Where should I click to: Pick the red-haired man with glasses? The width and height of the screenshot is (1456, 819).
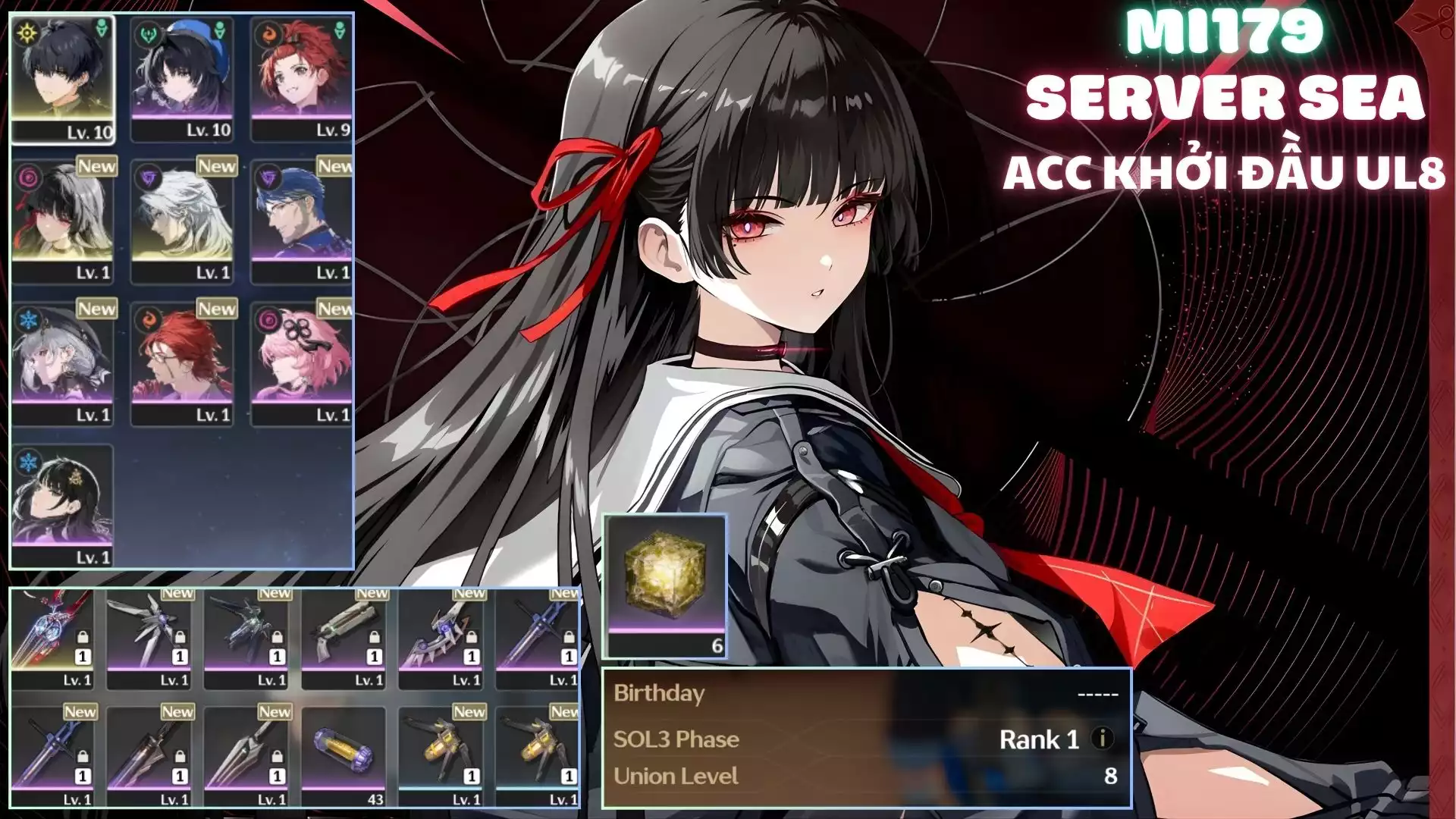[x=182, y=364]
